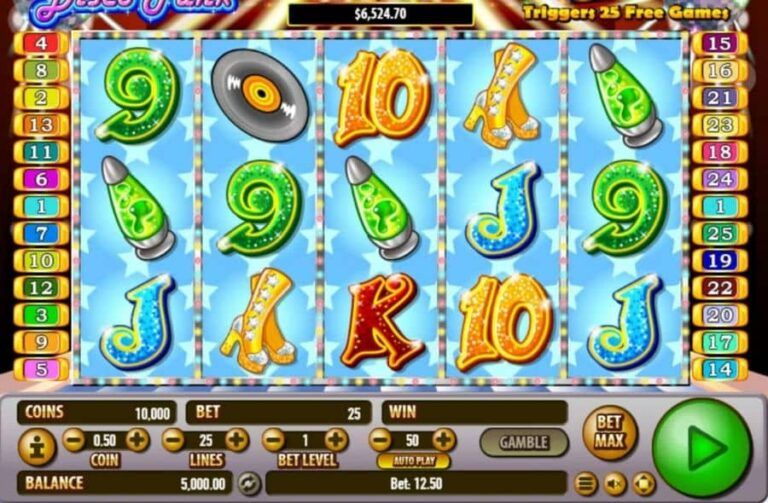The width and height of the screenshot is (768, 503).
Task: Mute the game sound
Action: click(614, 484)
